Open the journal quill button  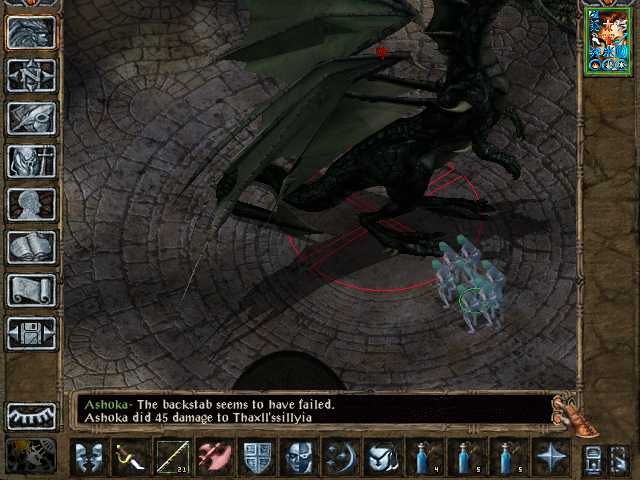(31, 117)
